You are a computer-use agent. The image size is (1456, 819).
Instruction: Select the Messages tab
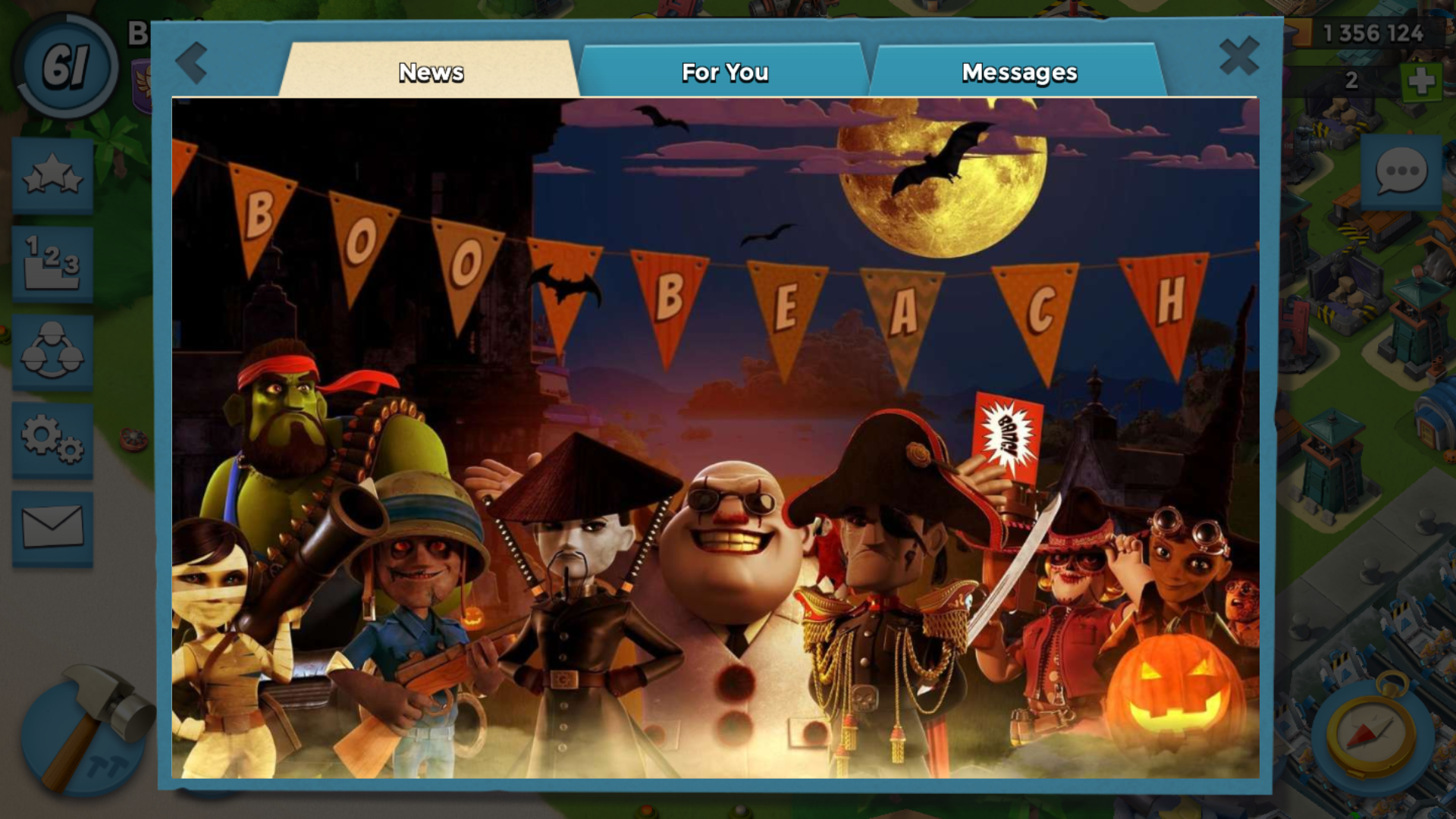click(1018, 72)
